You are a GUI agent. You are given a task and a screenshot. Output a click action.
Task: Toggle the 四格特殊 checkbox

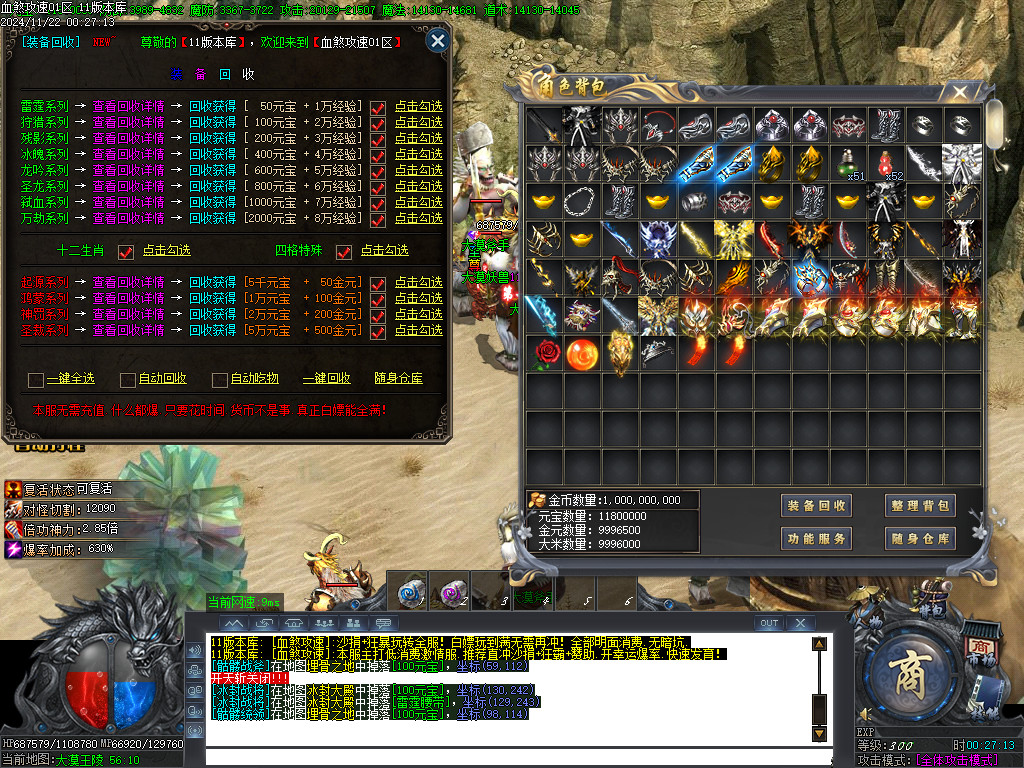click(344, 251)
